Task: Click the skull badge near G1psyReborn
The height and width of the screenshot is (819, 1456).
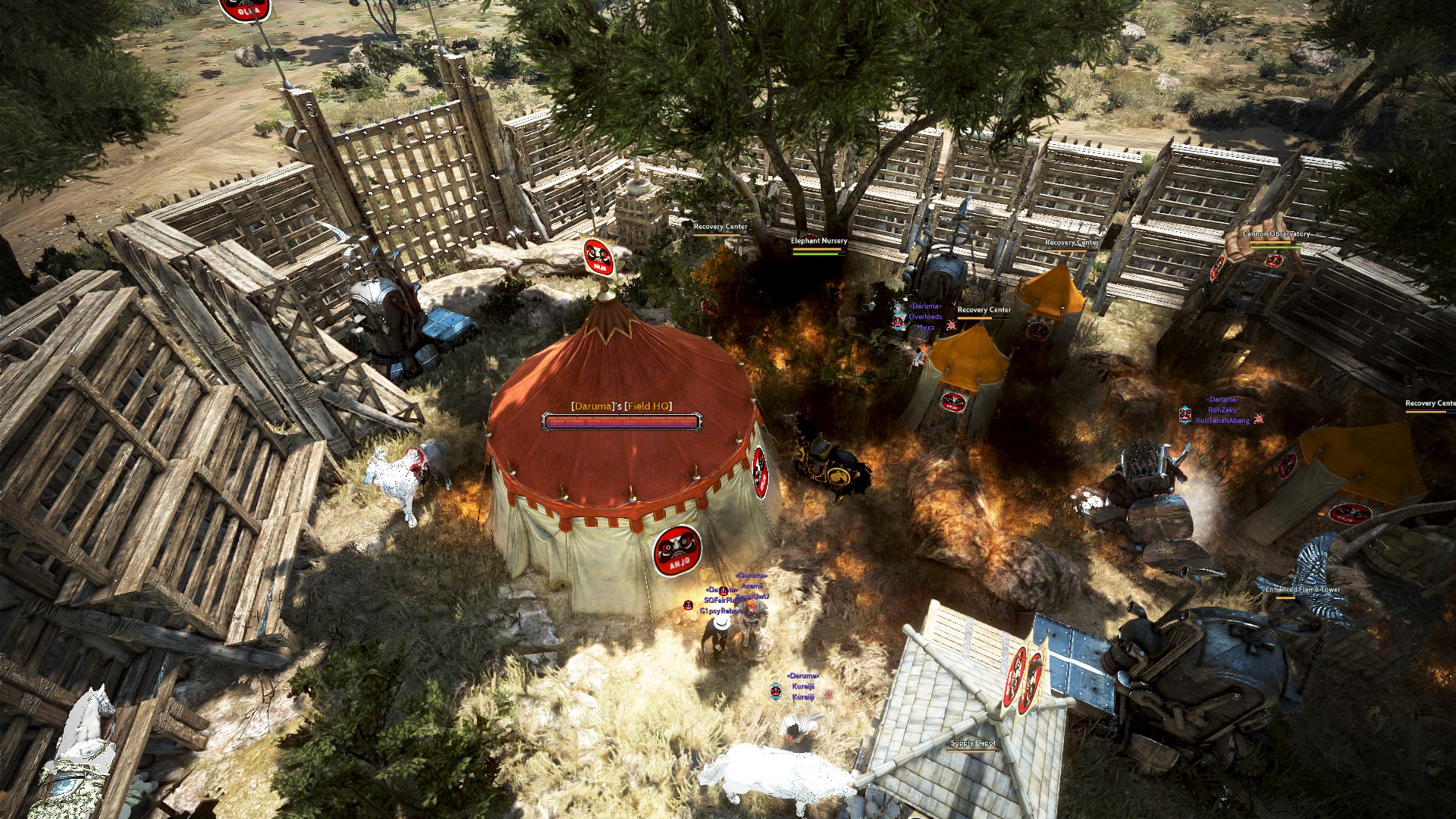Action: coord(688,605)
